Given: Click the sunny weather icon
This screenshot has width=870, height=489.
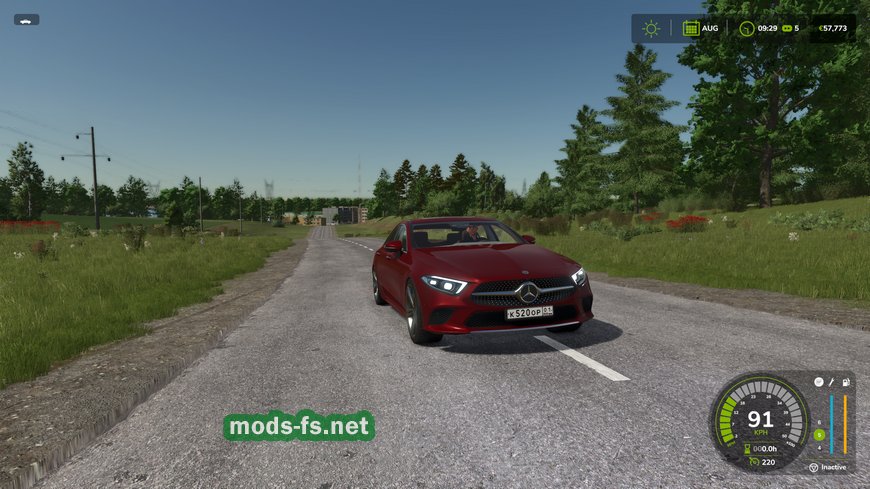Looking at the screenshot, I should tap(651, 28).
